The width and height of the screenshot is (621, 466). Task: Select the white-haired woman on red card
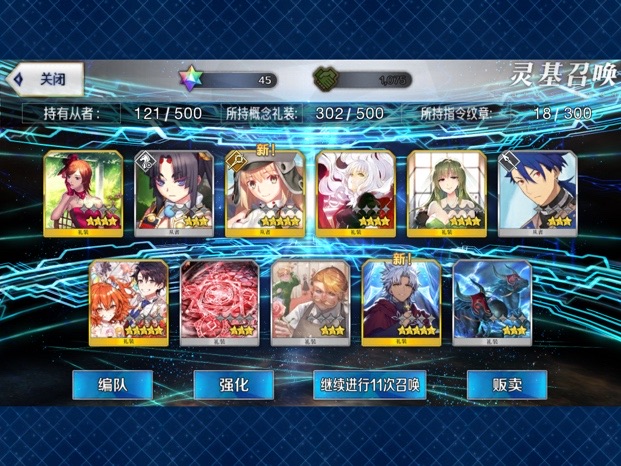tap(356, 193)
